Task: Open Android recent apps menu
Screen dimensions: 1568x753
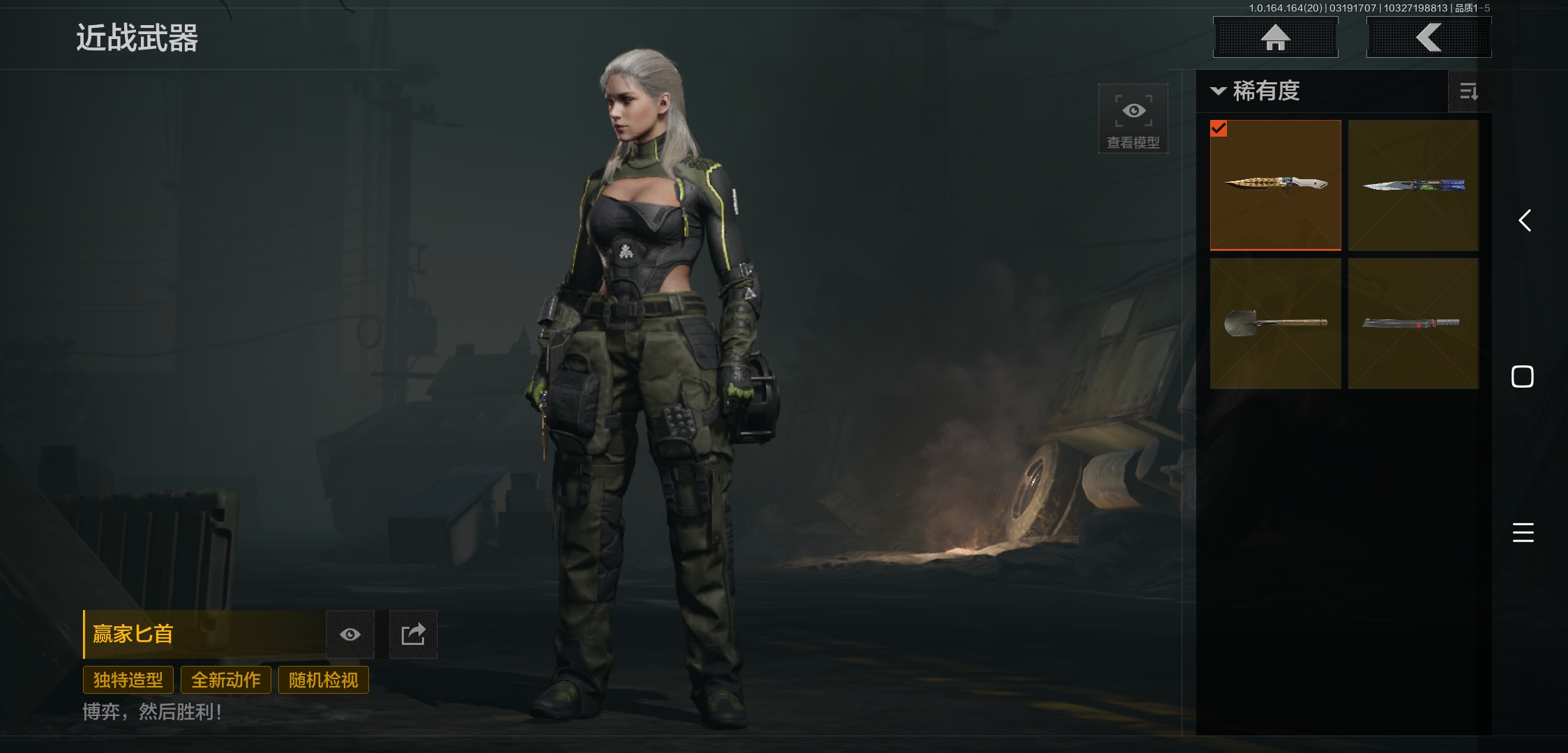Action: (1523, 533)
